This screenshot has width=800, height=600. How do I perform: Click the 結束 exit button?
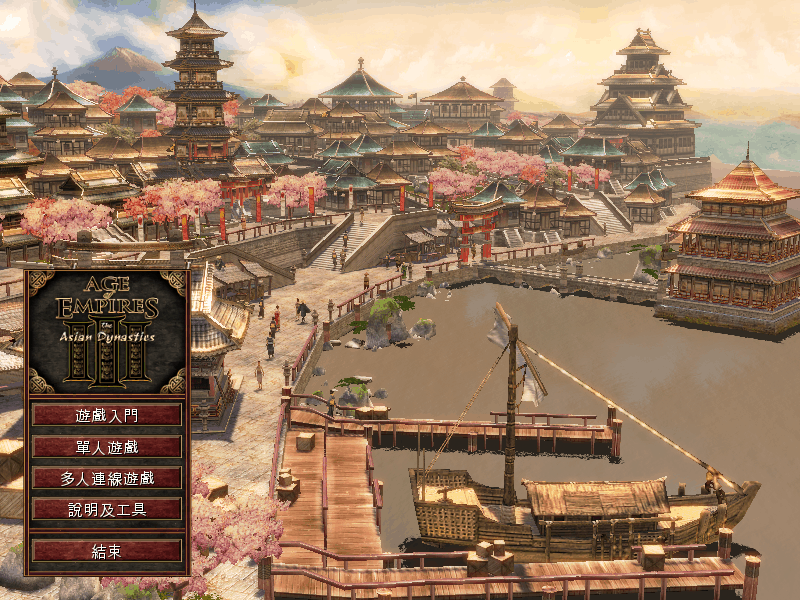(x=107, y=551)
